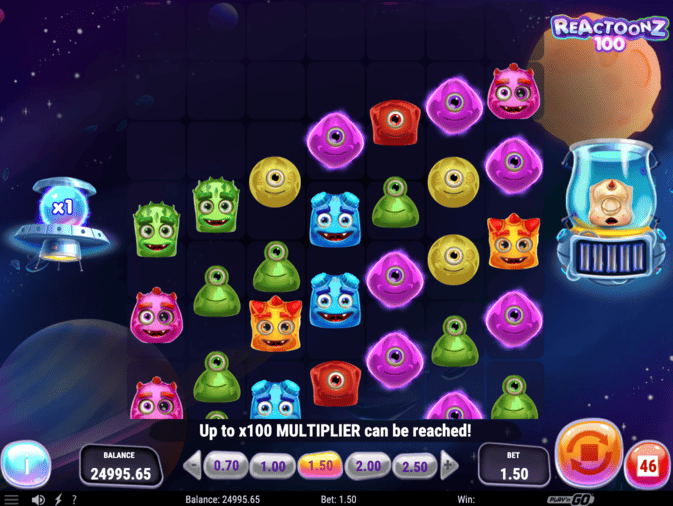Choose the 1.00 bet value
The height and width of the screenshot is (506, 673).
click(272, 465)
